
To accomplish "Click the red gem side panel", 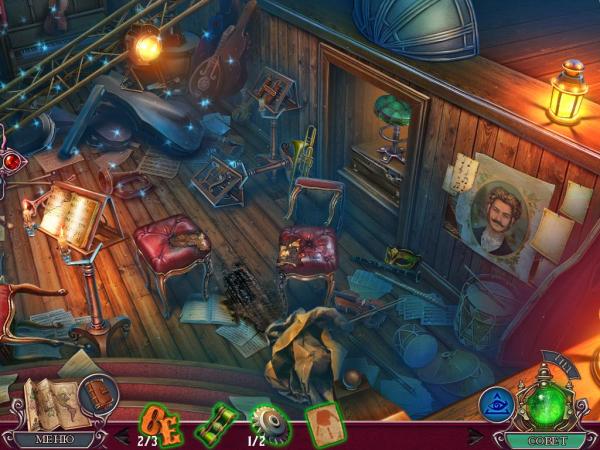I will [12, 162].
